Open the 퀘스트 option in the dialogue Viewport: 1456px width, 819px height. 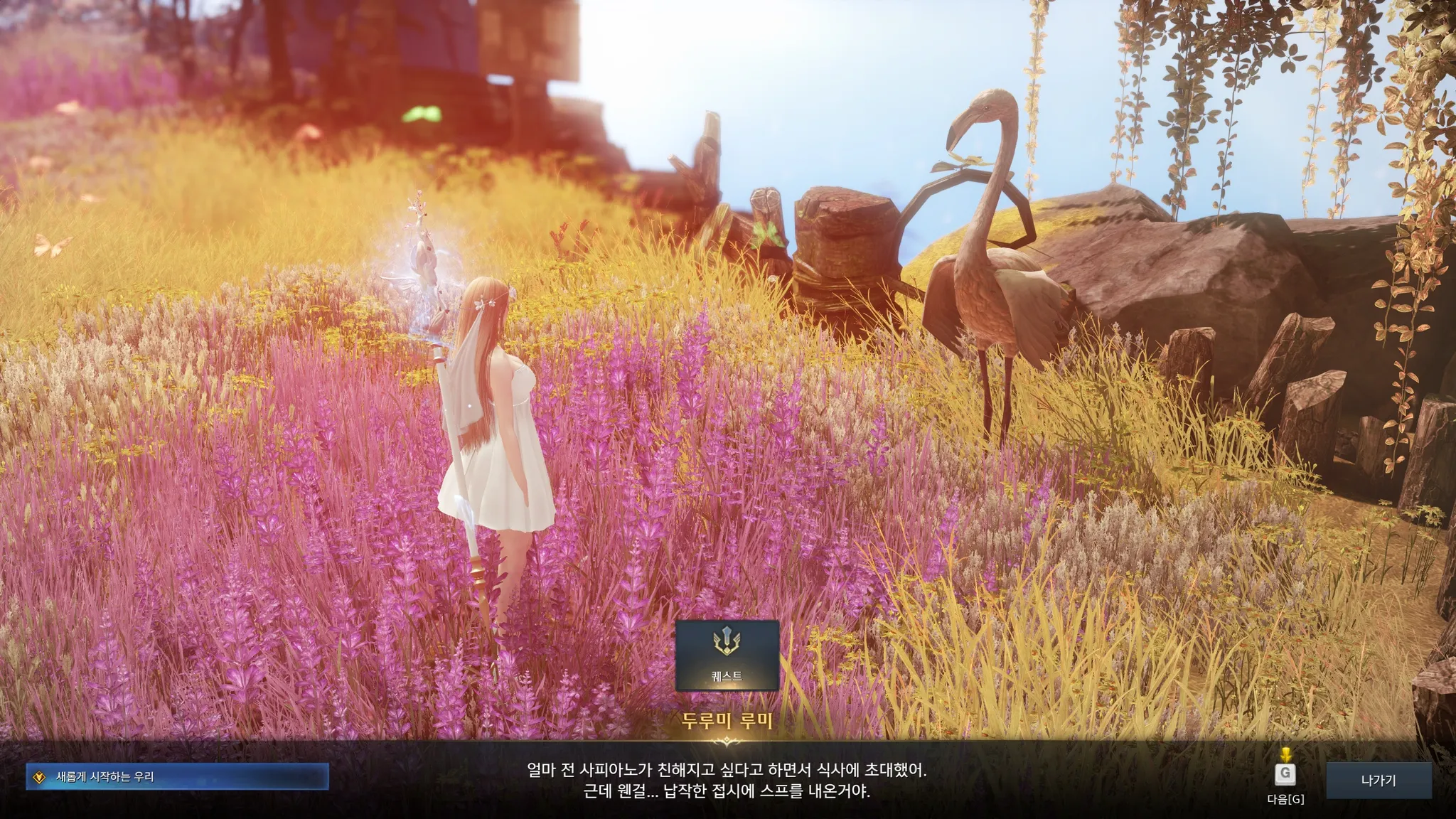click(727, 655)
